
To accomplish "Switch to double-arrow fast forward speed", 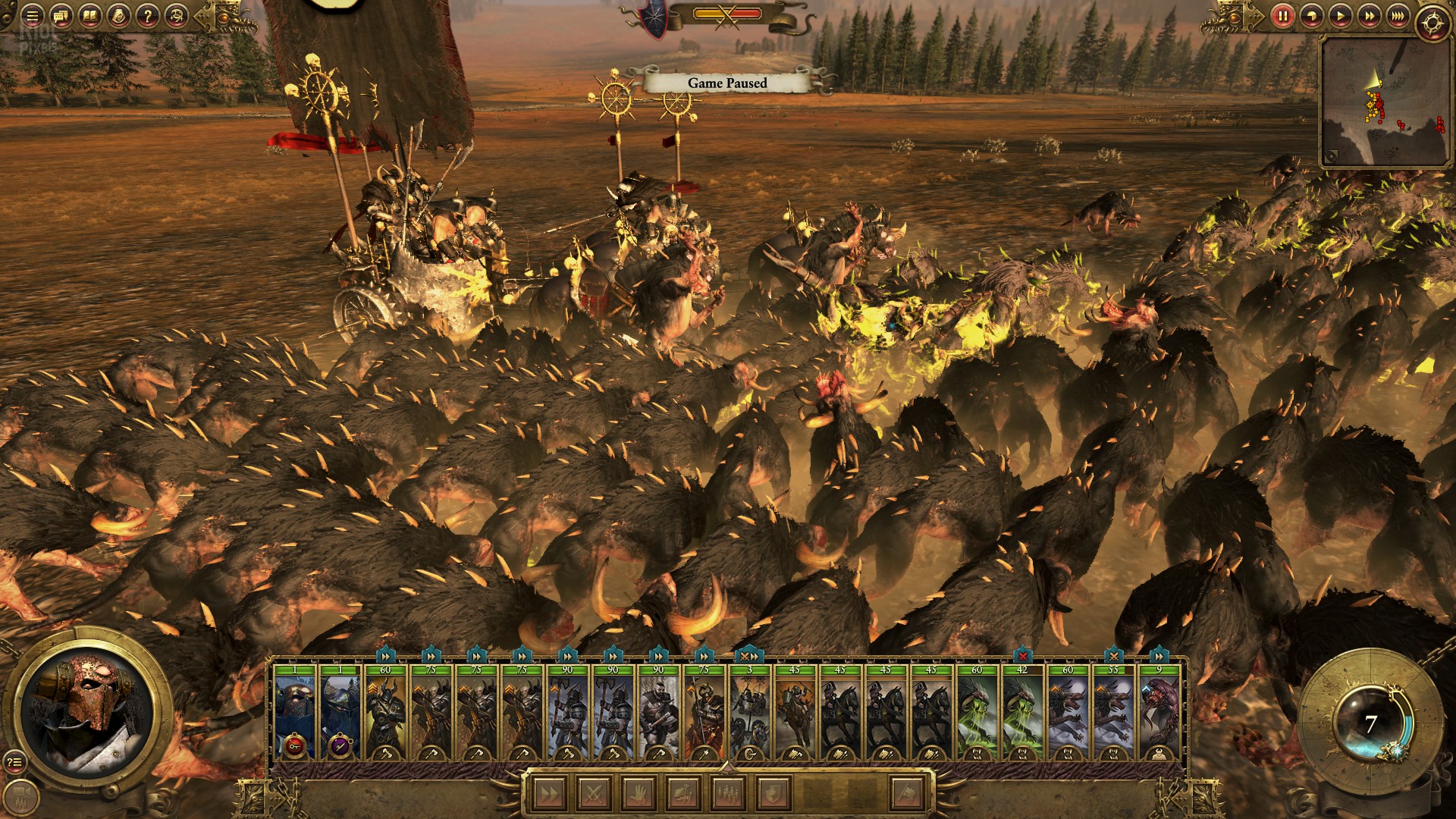I will (x=1369, y=15).
